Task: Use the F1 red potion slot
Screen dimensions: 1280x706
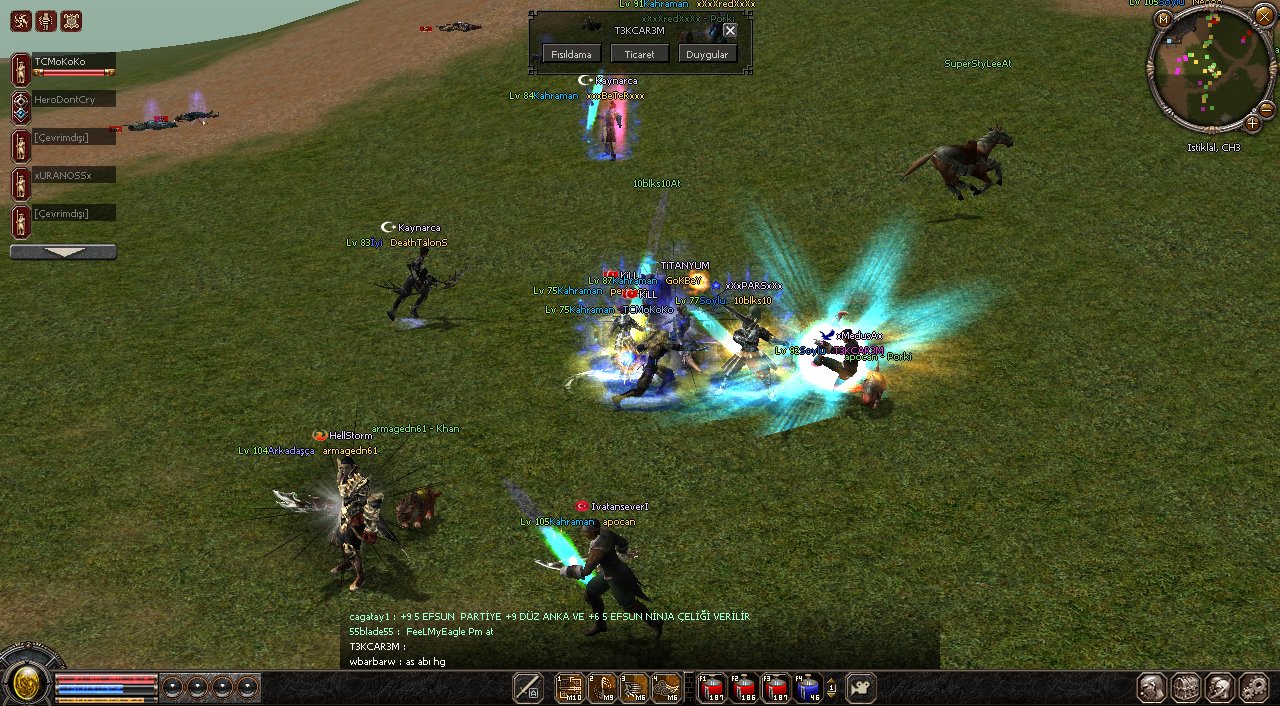Action: click(x=712, y=687)
